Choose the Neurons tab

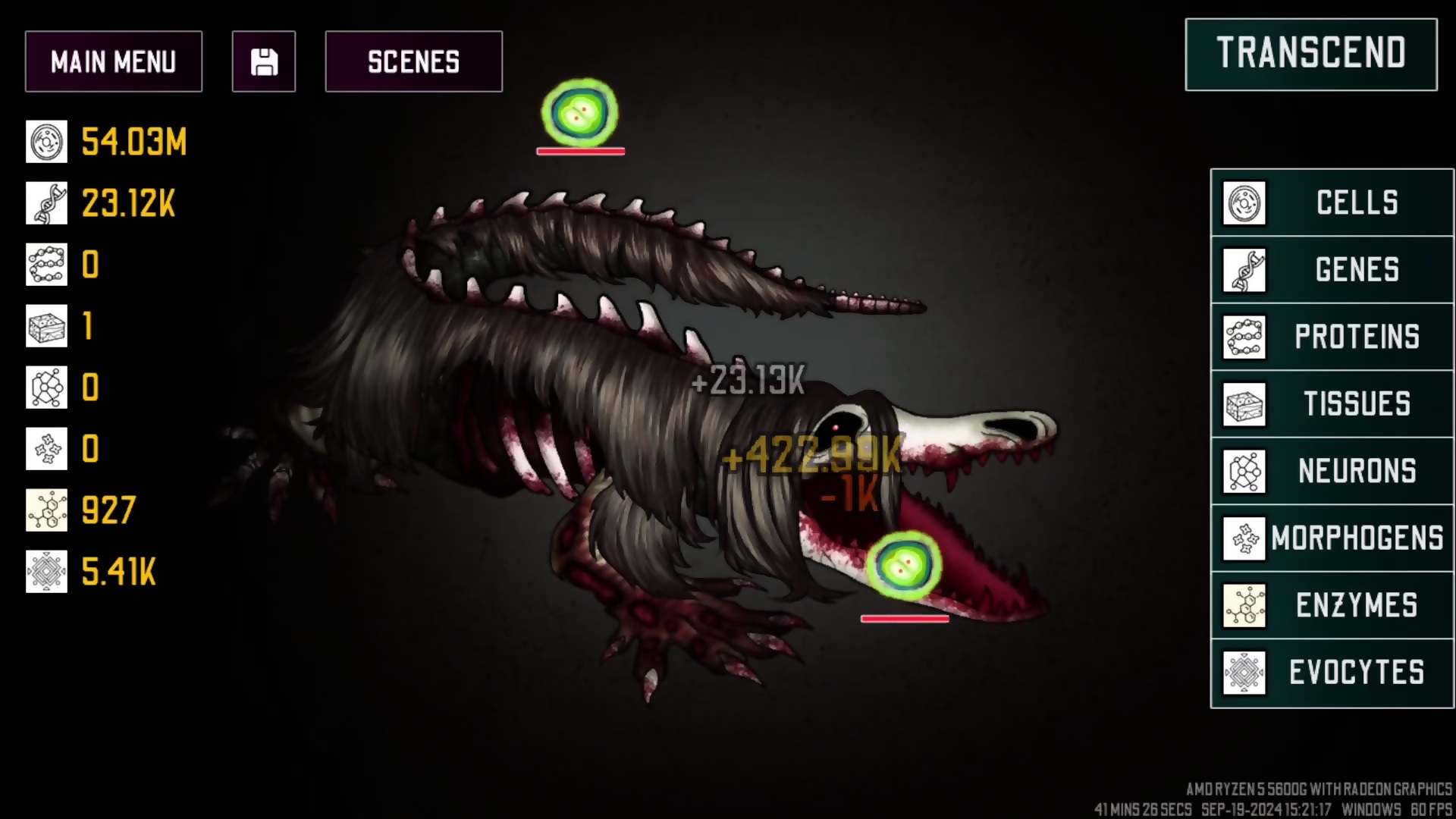tap(1332, 471)
